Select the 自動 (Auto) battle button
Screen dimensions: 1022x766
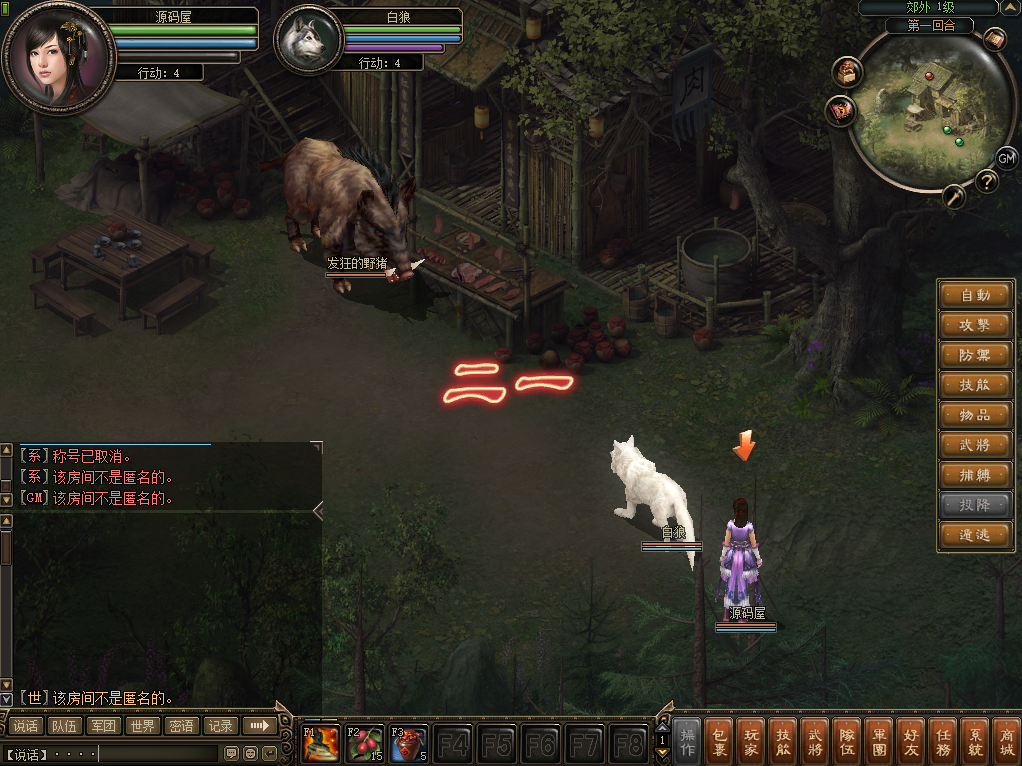[975, 295]
